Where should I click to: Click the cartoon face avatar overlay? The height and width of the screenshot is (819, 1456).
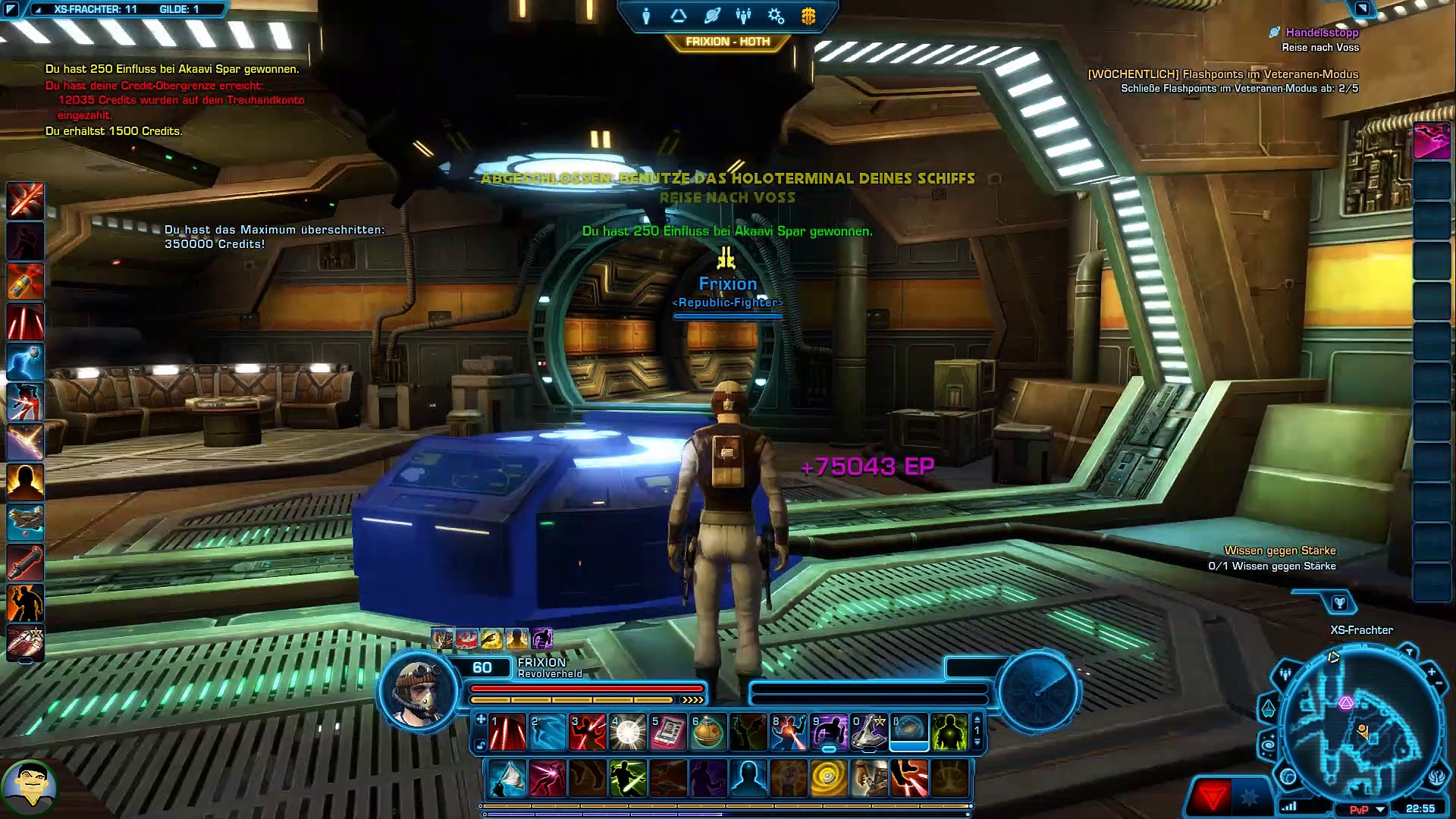pyautogui.click(x=30, y=789)
